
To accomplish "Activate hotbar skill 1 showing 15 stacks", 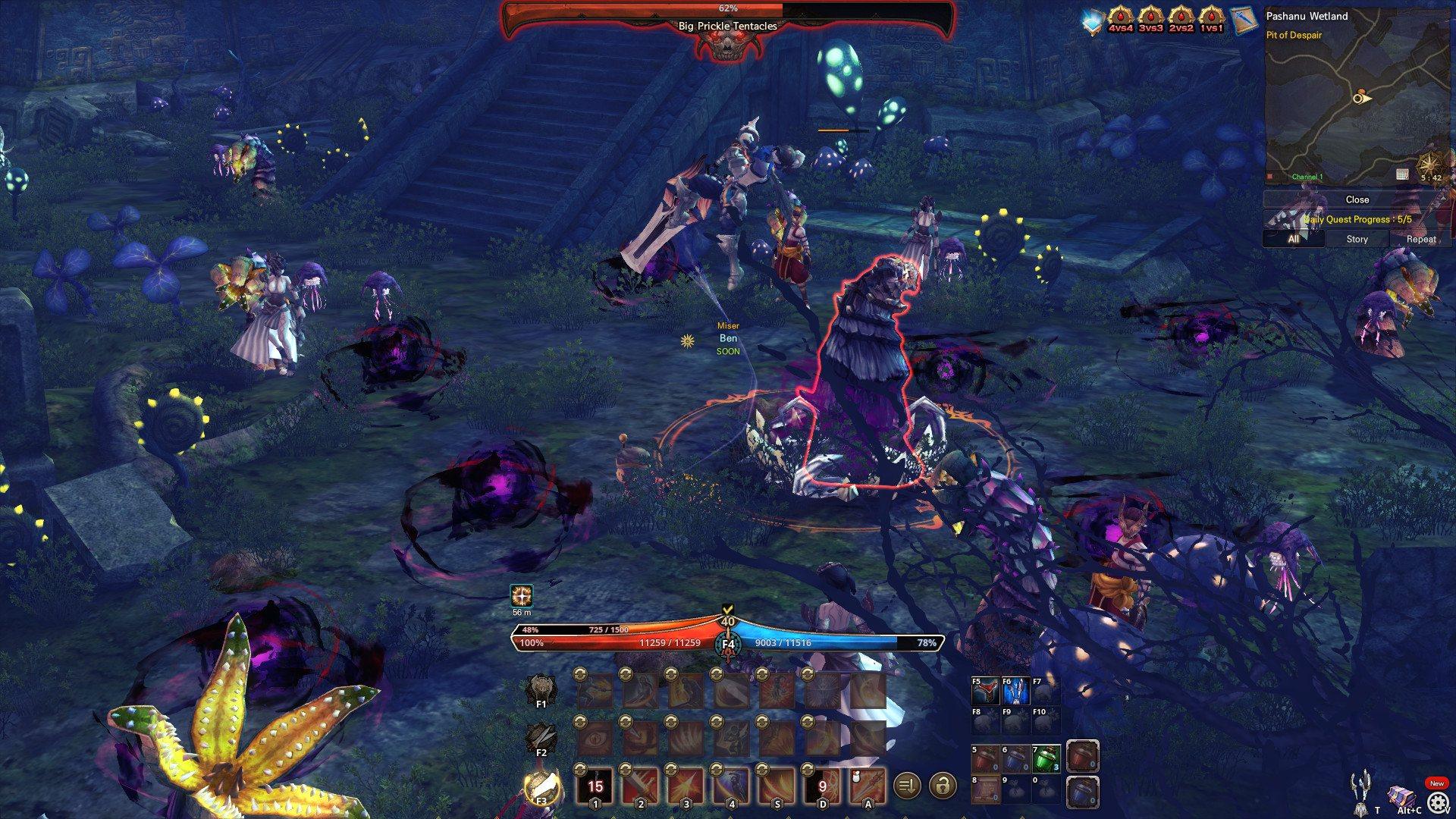I will point(595,786).
